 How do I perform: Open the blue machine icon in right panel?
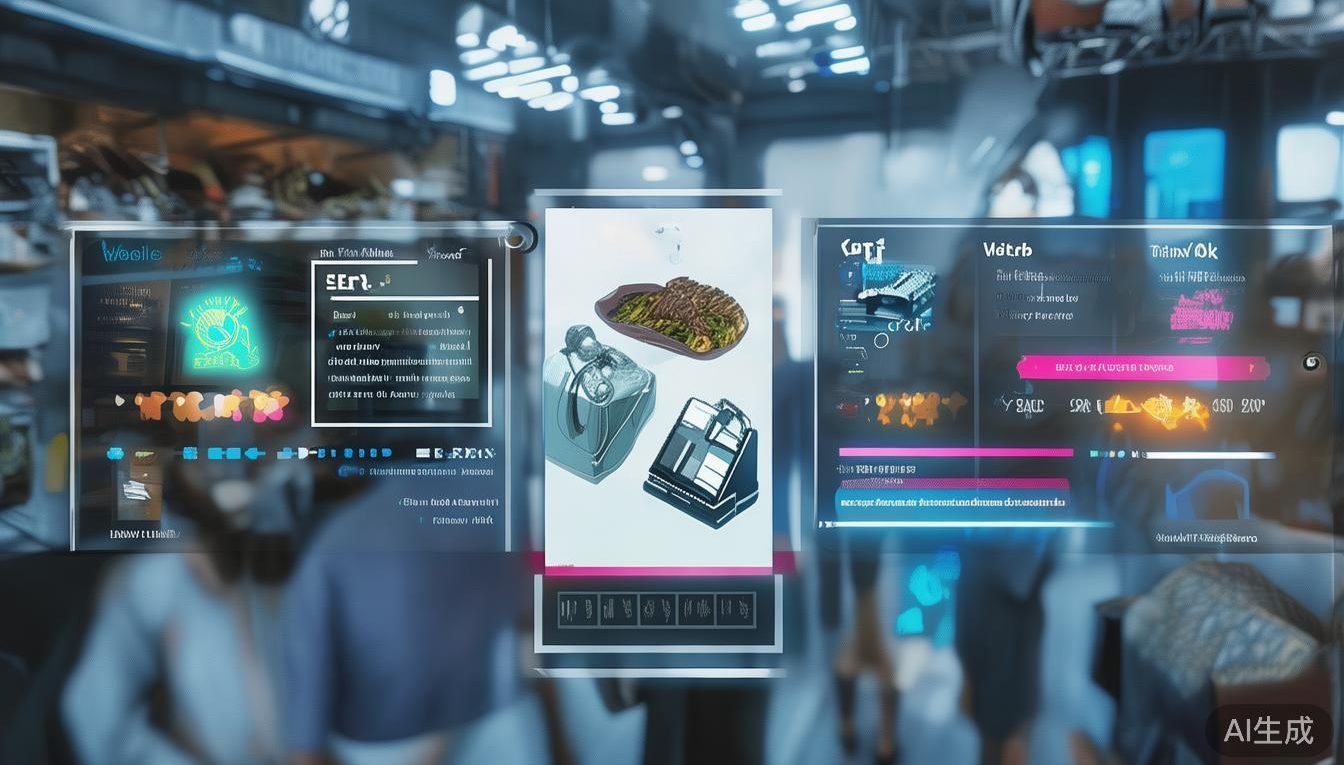coord(887,292)
